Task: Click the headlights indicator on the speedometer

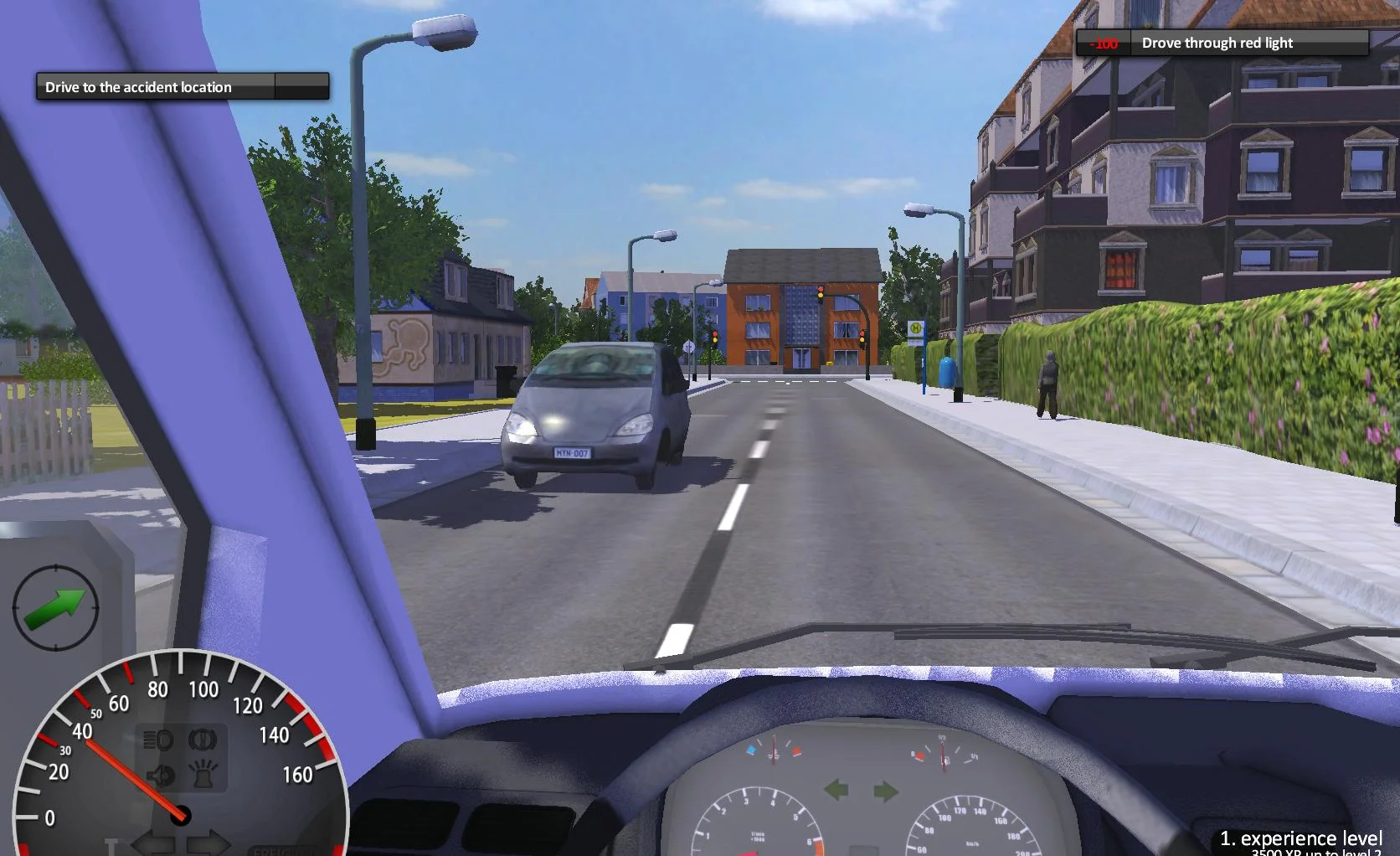Action: pos(158,739)
